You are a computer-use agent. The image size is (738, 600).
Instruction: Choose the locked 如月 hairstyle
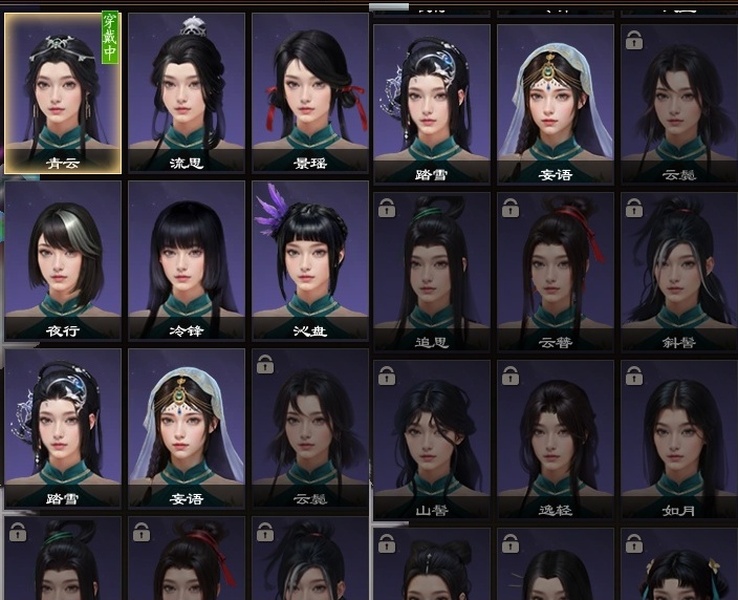click(679, 438)
